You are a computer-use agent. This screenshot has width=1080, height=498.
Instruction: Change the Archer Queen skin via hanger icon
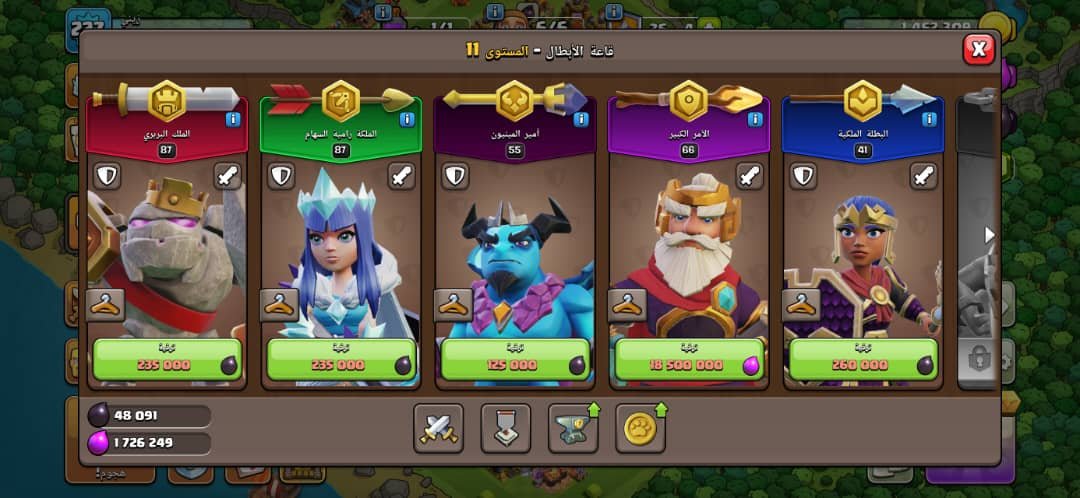point(280,305)
